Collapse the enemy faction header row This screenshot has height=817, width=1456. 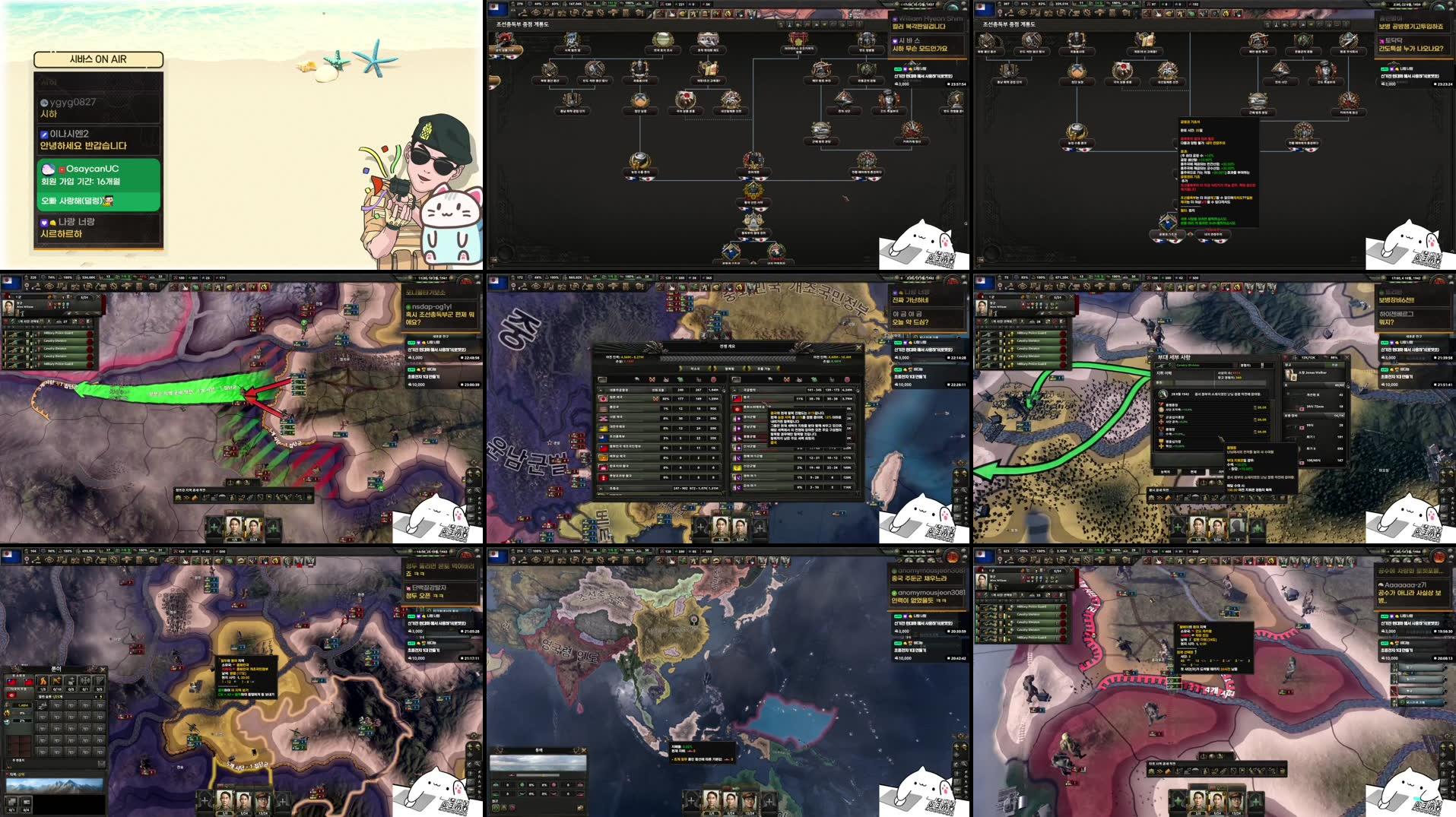[734, 391]
